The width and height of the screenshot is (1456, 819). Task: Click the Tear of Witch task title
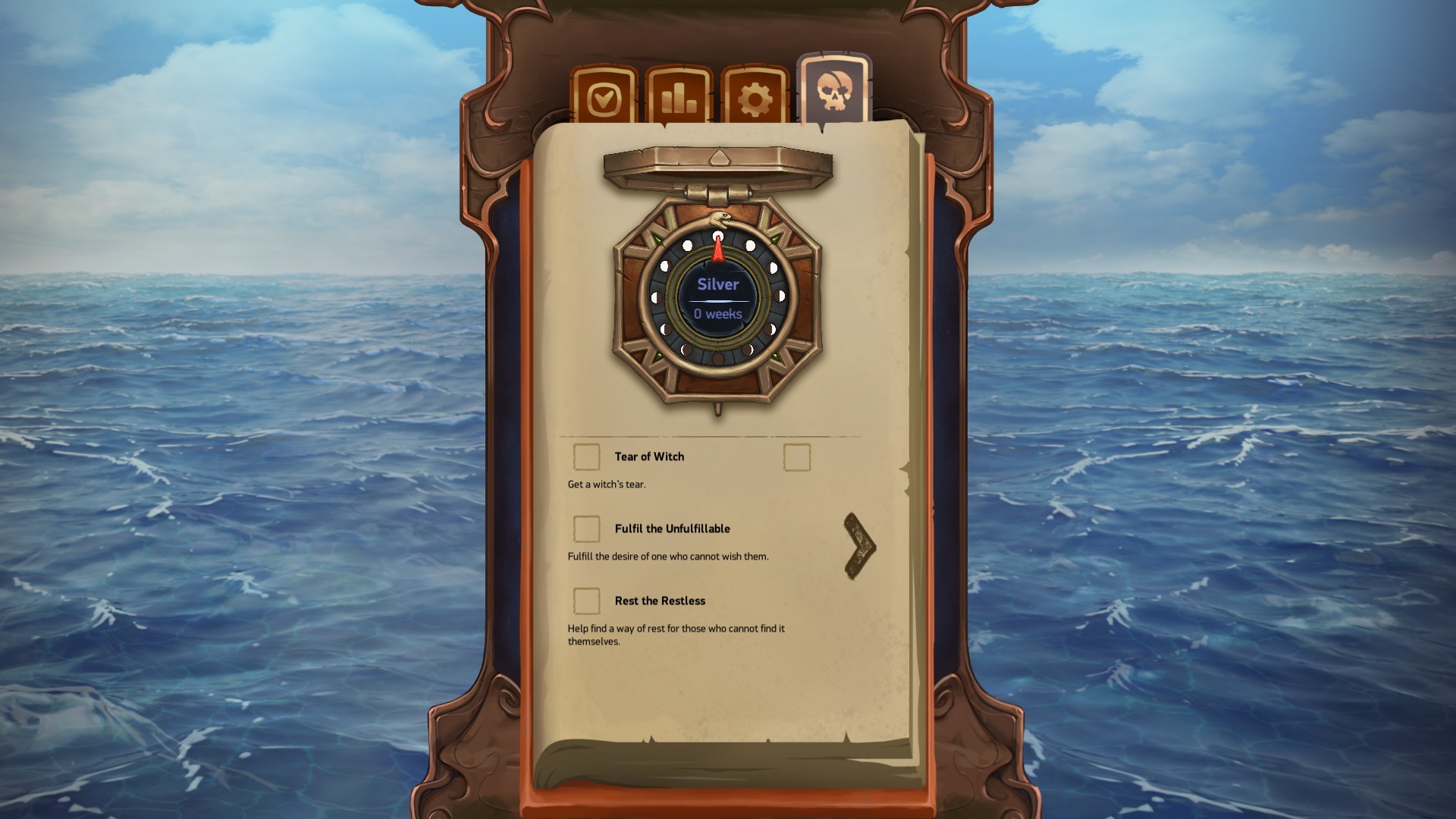tap(649, 457)
